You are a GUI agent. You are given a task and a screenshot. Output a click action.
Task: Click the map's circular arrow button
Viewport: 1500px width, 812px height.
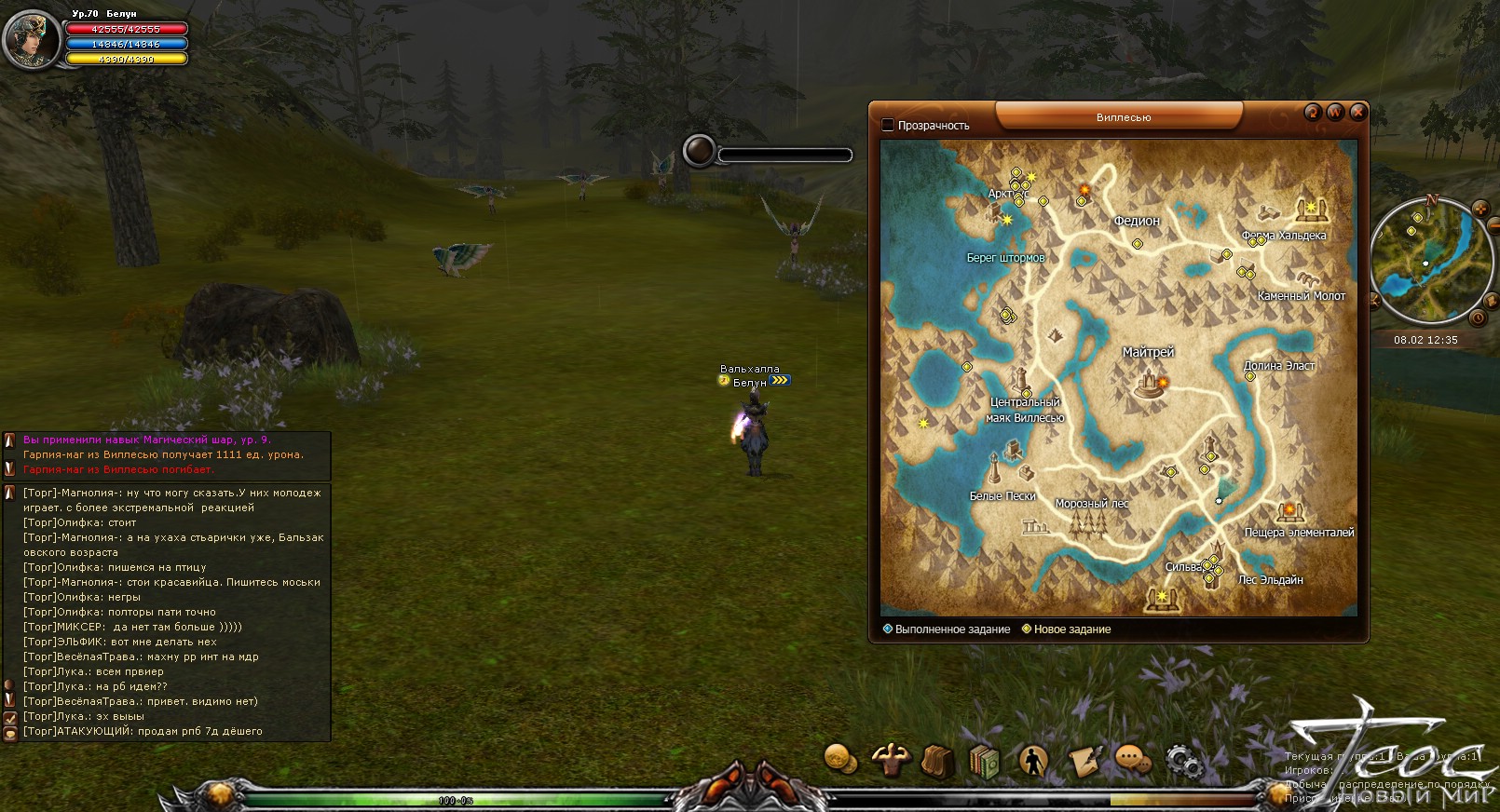pyautogui.click(x=1313, y=113)
